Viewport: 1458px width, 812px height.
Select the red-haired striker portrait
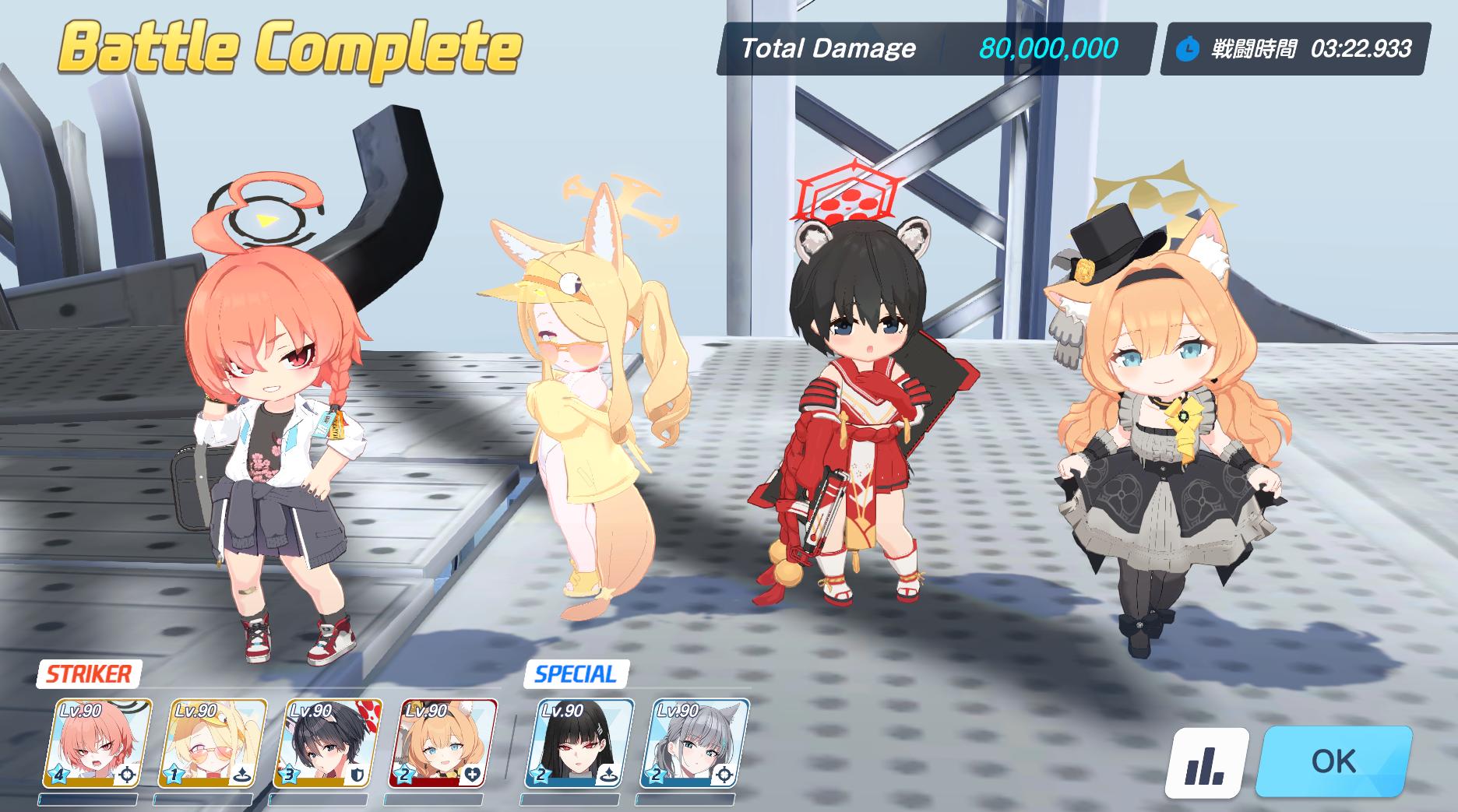coord(97,744)
